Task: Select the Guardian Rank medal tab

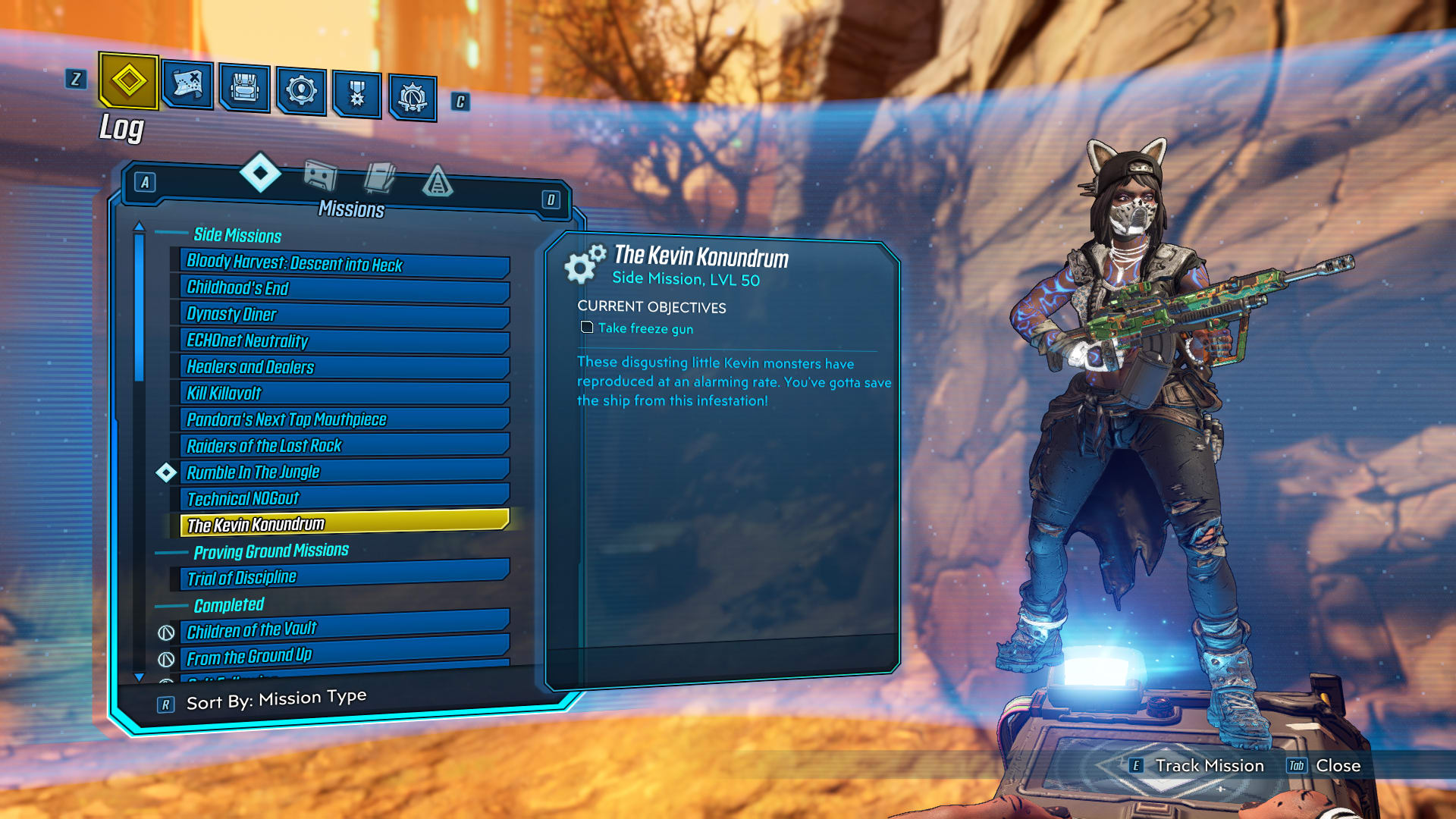Action: pos(356,94)
